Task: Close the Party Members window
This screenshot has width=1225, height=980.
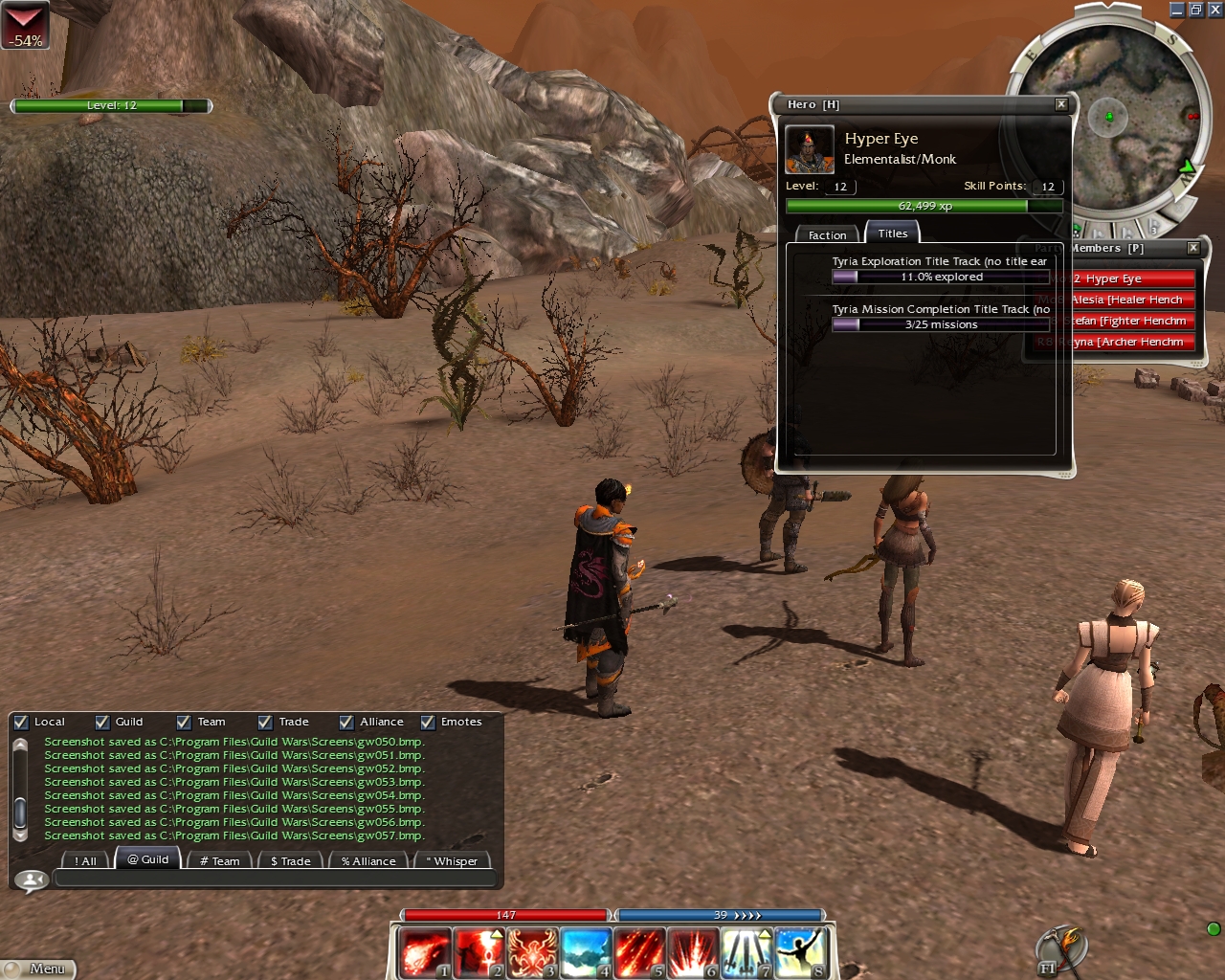Action: (x=1193, y=248)
